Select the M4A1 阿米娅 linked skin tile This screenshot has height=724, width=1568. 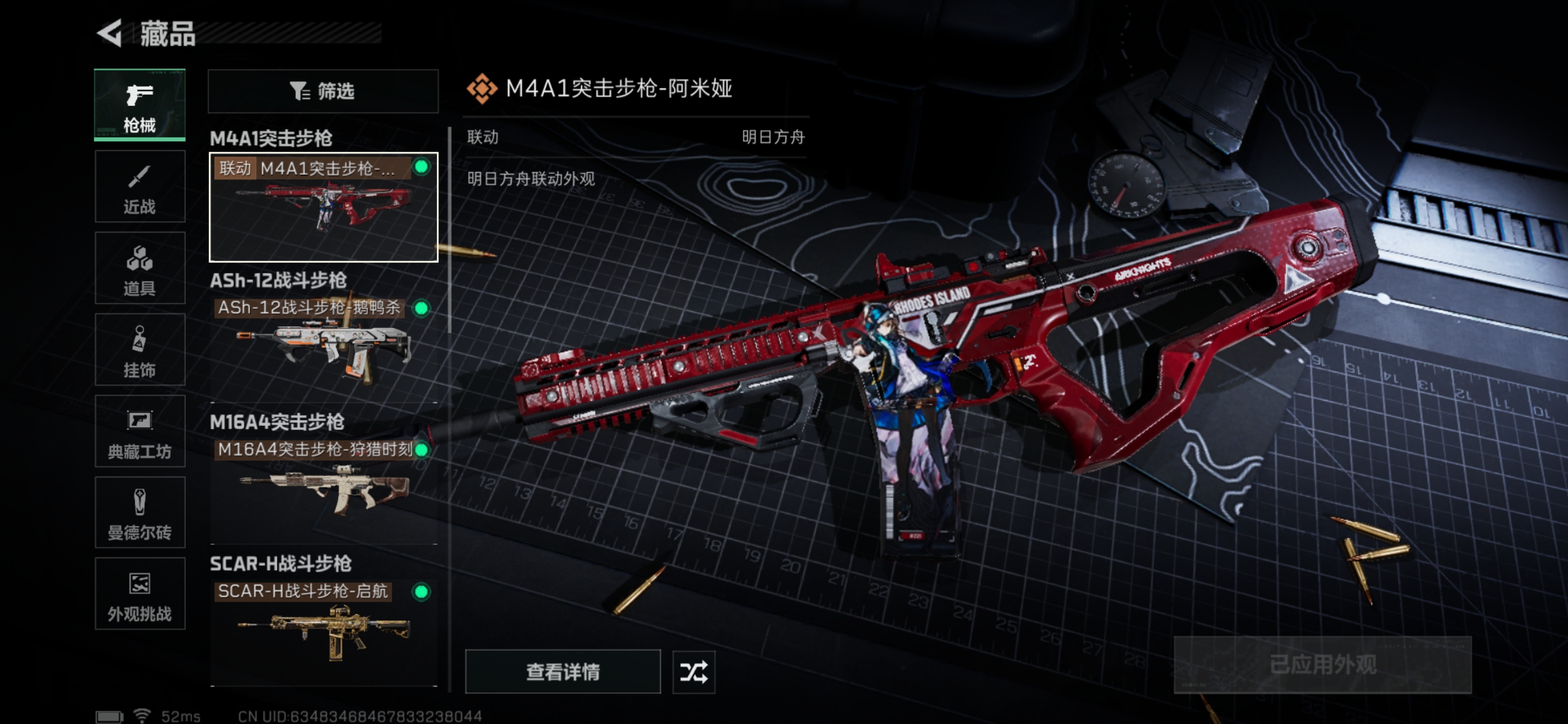point(323,207)
